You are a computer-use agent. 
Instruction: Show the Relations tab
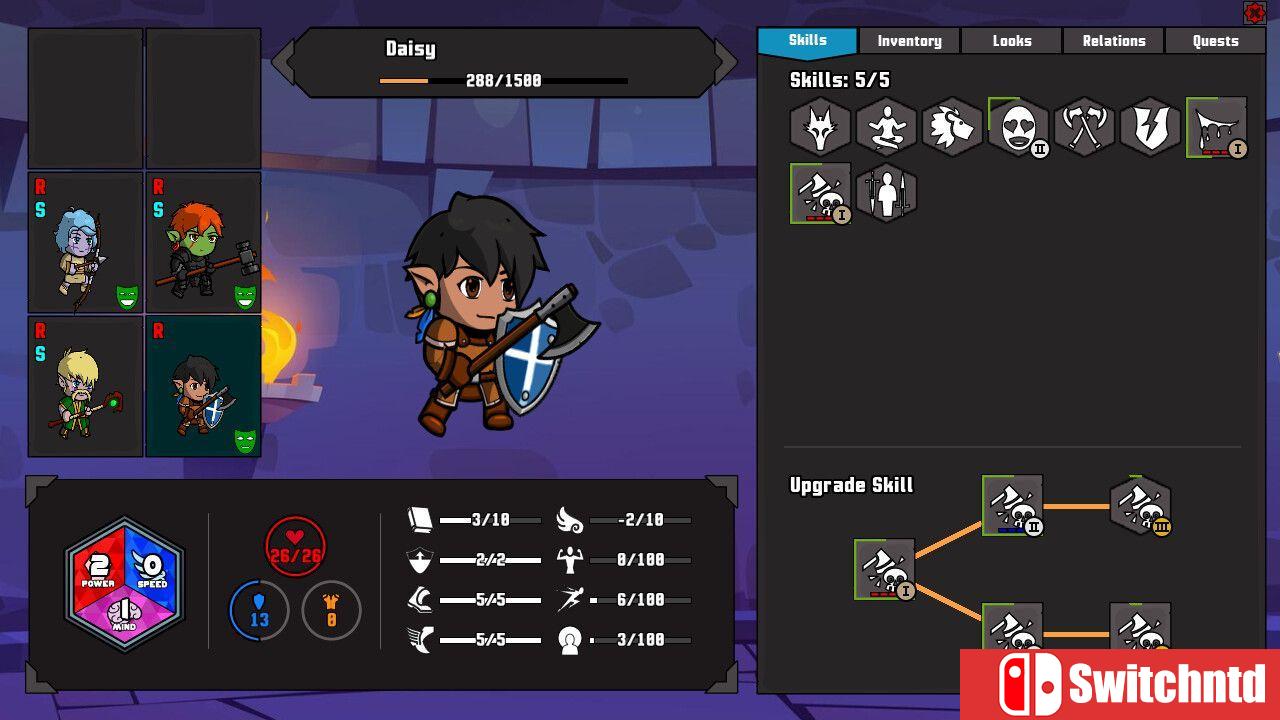[x=1113, y=41]
